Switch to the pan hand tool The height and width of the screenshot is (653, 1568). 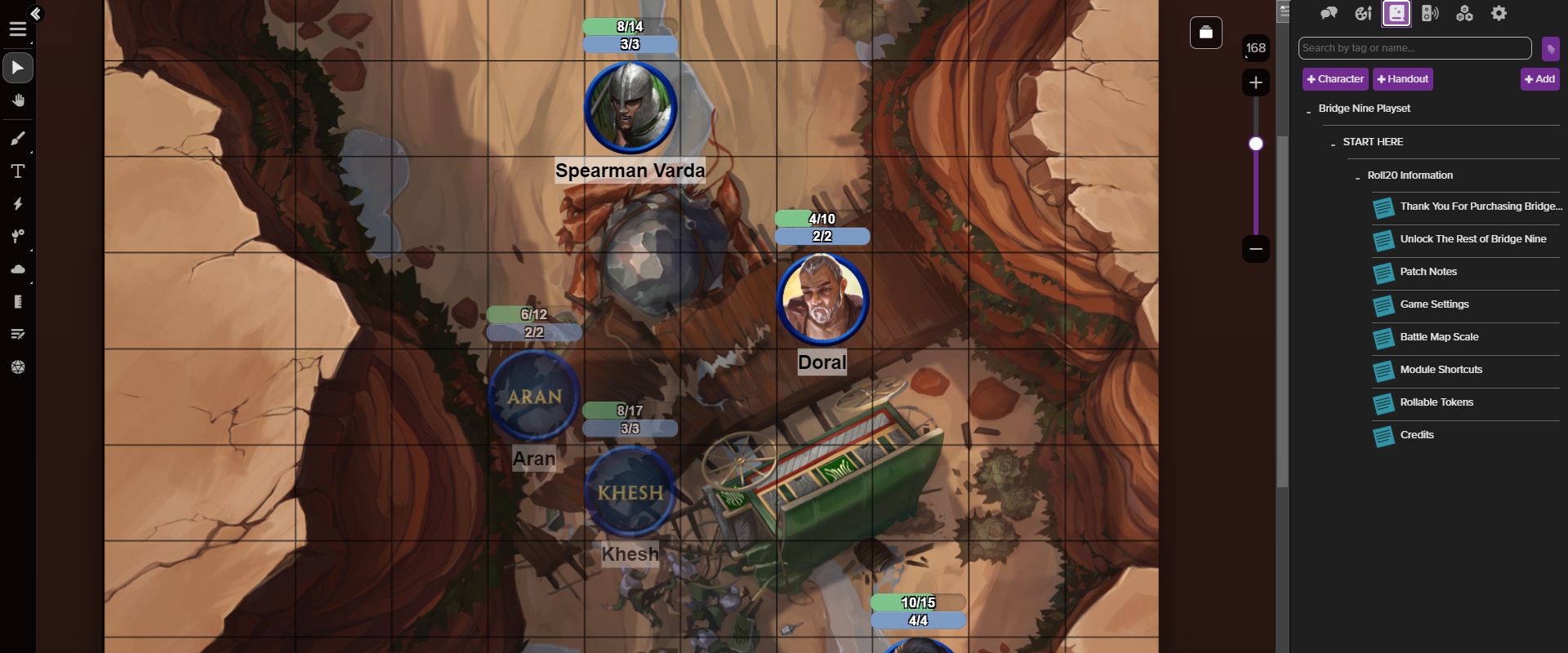click(18, 100)
